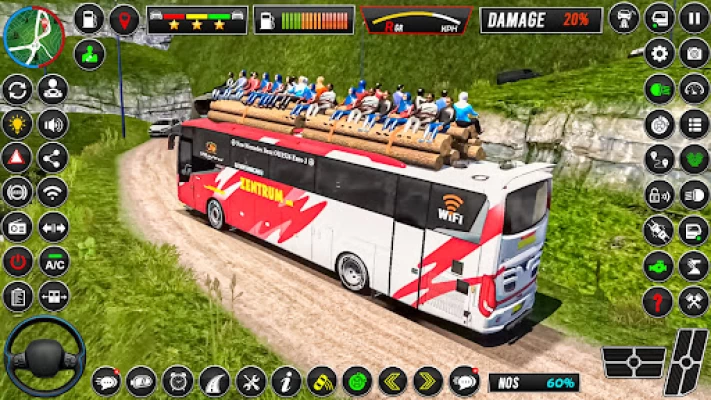Step on the accelerator pedal

tap(688, 360)
